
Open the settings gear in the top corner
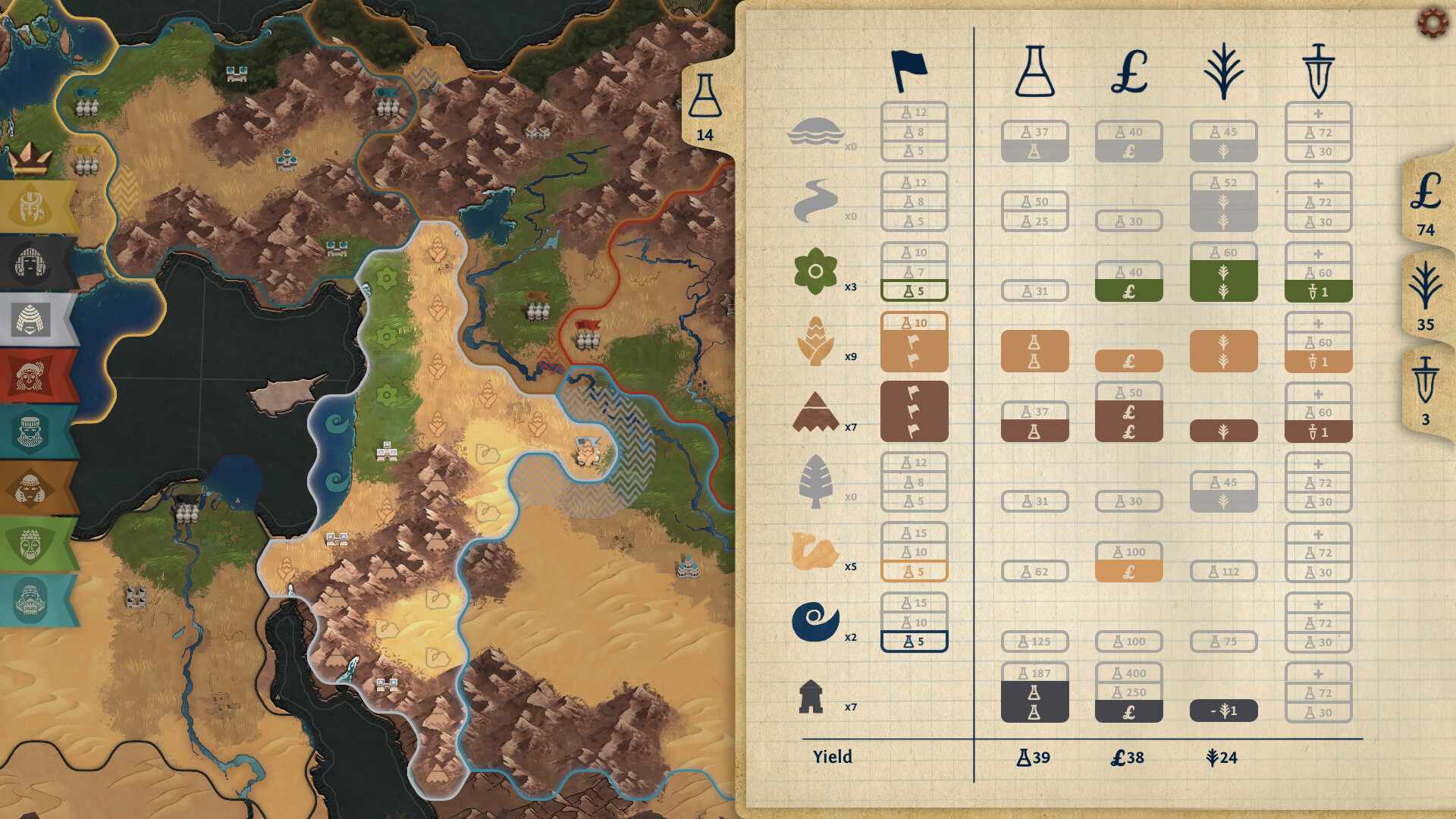click(x=1430, y=24)
